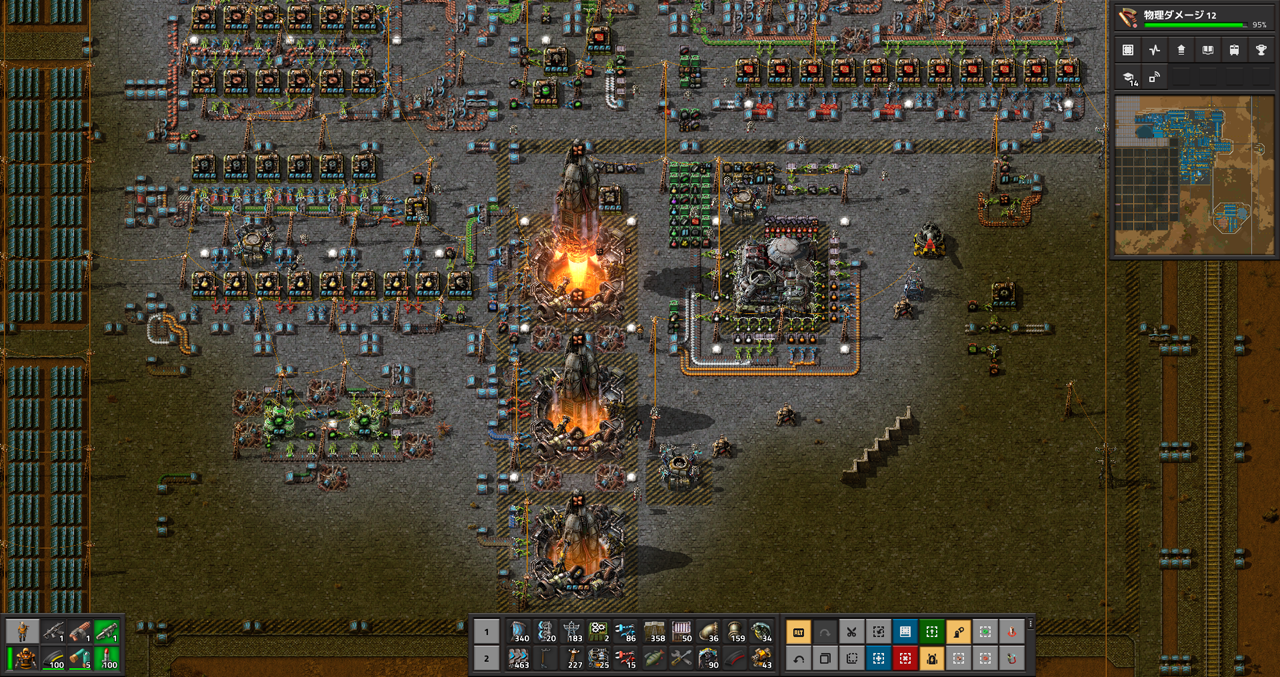Select the shotgun shells ammo slot
The image size is (1280, 677).
point(78,658)
